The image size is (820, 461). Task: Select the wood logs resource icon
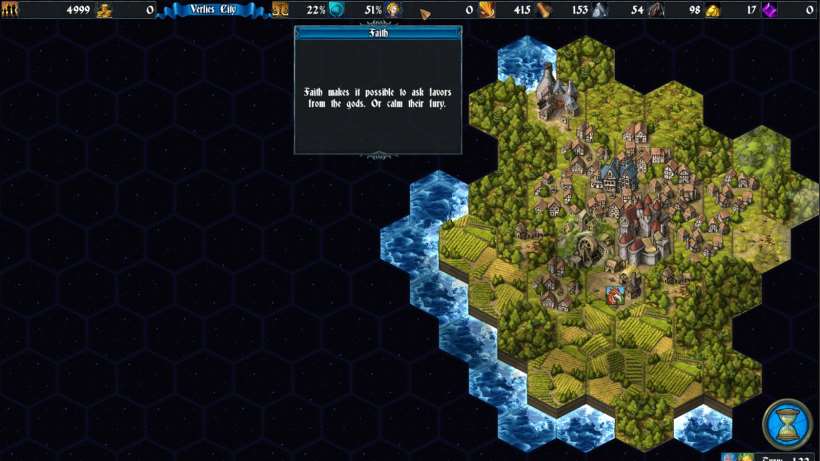[x=543, y=10]
